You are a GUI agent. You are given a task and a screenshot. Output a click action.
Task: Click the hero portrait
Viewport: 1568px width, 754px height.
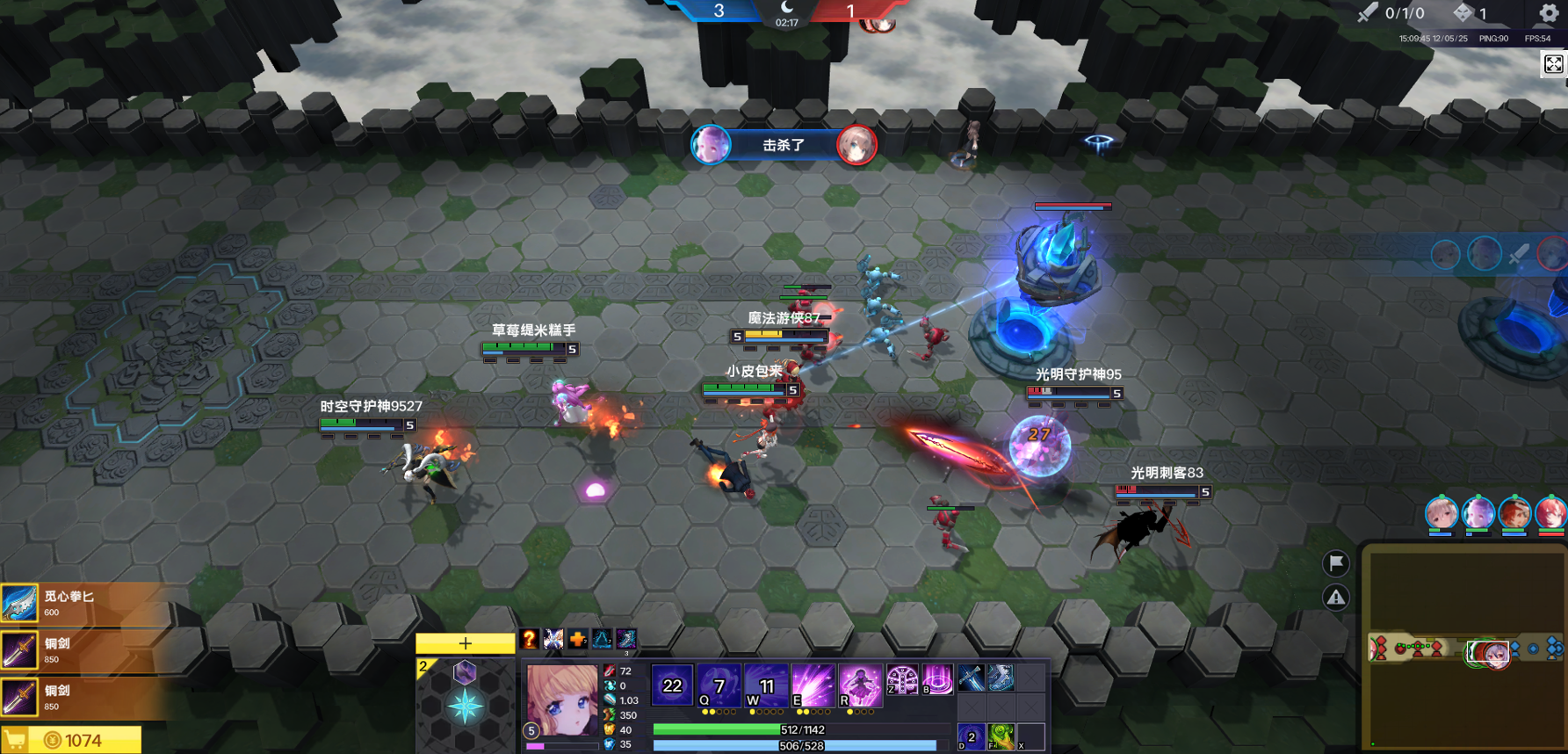[x=562, y=700]
